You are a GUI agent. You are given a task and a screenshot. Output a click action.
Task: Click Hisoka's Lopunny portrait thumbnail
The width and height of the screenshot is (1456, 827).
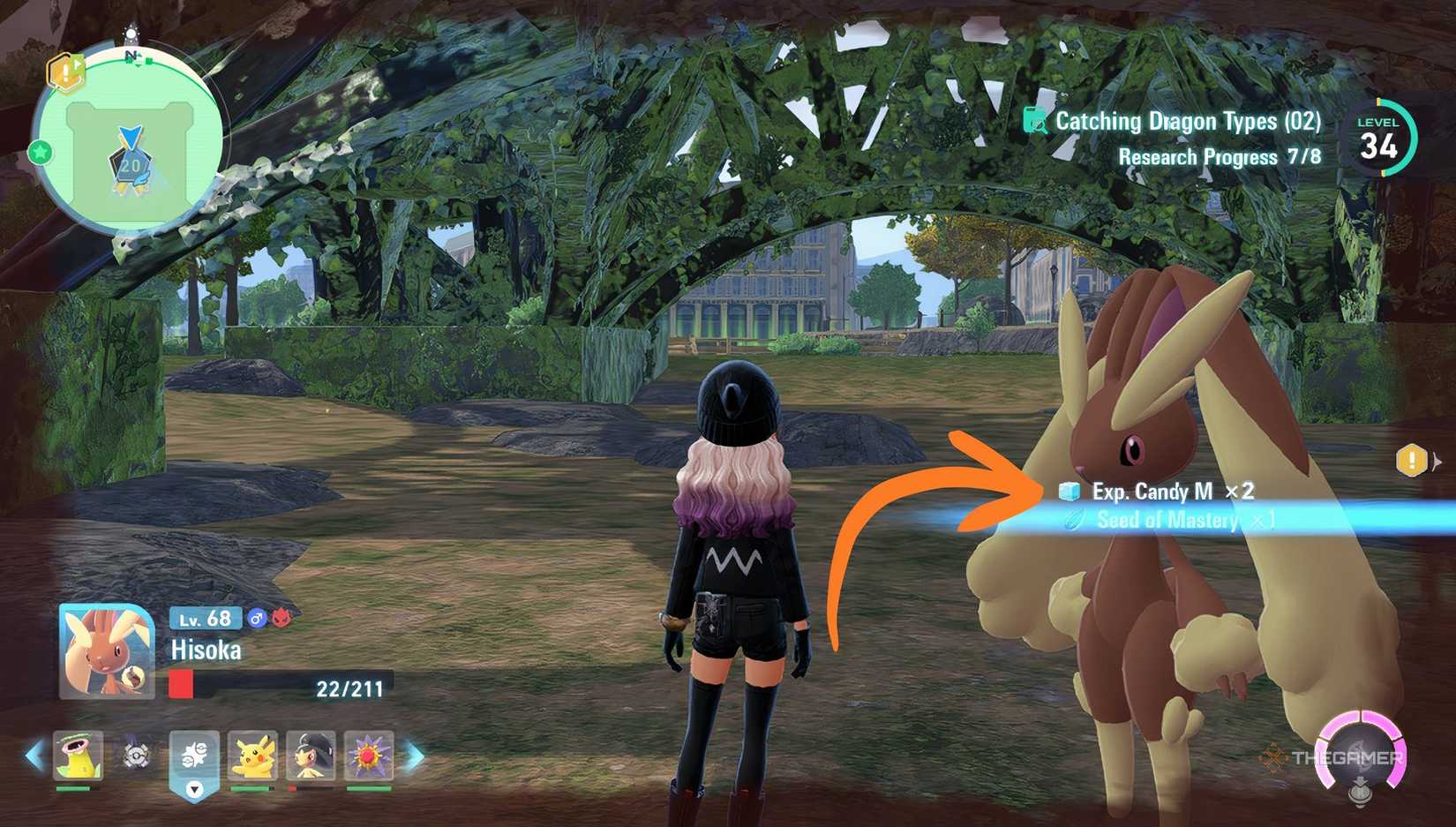point(104,650)
